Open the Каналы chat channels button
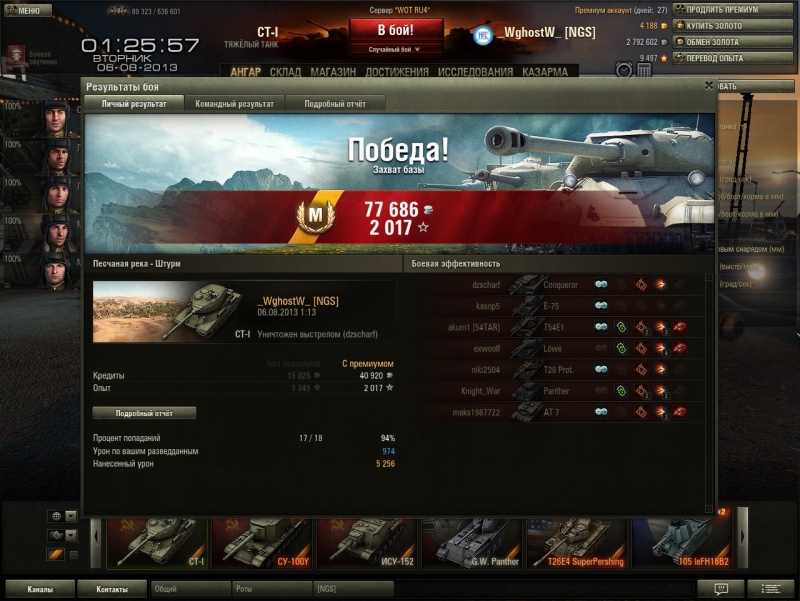 pyautogui.click(x=40, y=589)
